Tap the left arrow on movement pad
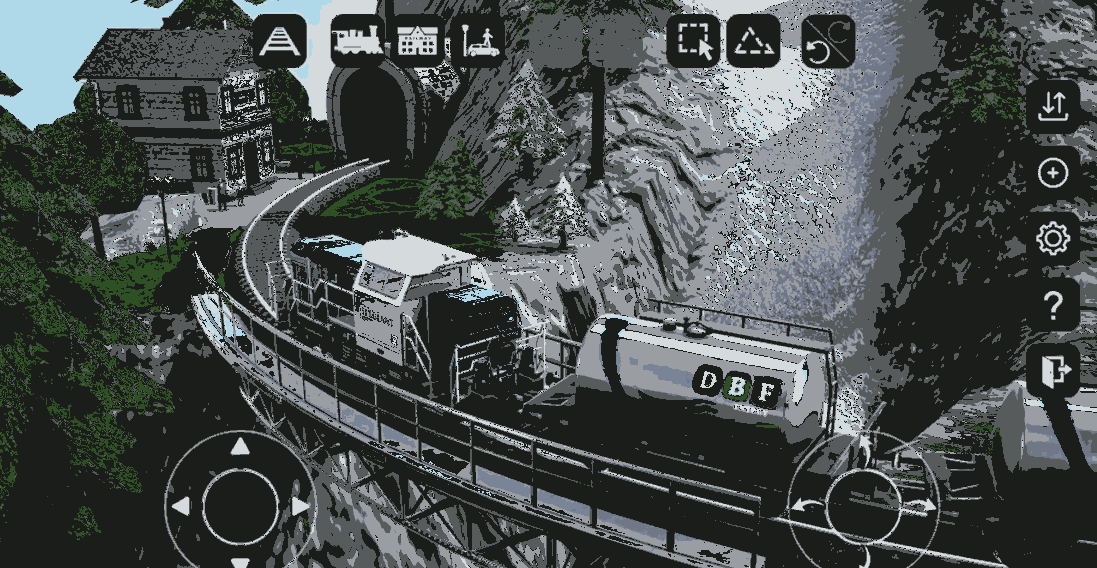The image size is (1097, 568). 181,507
